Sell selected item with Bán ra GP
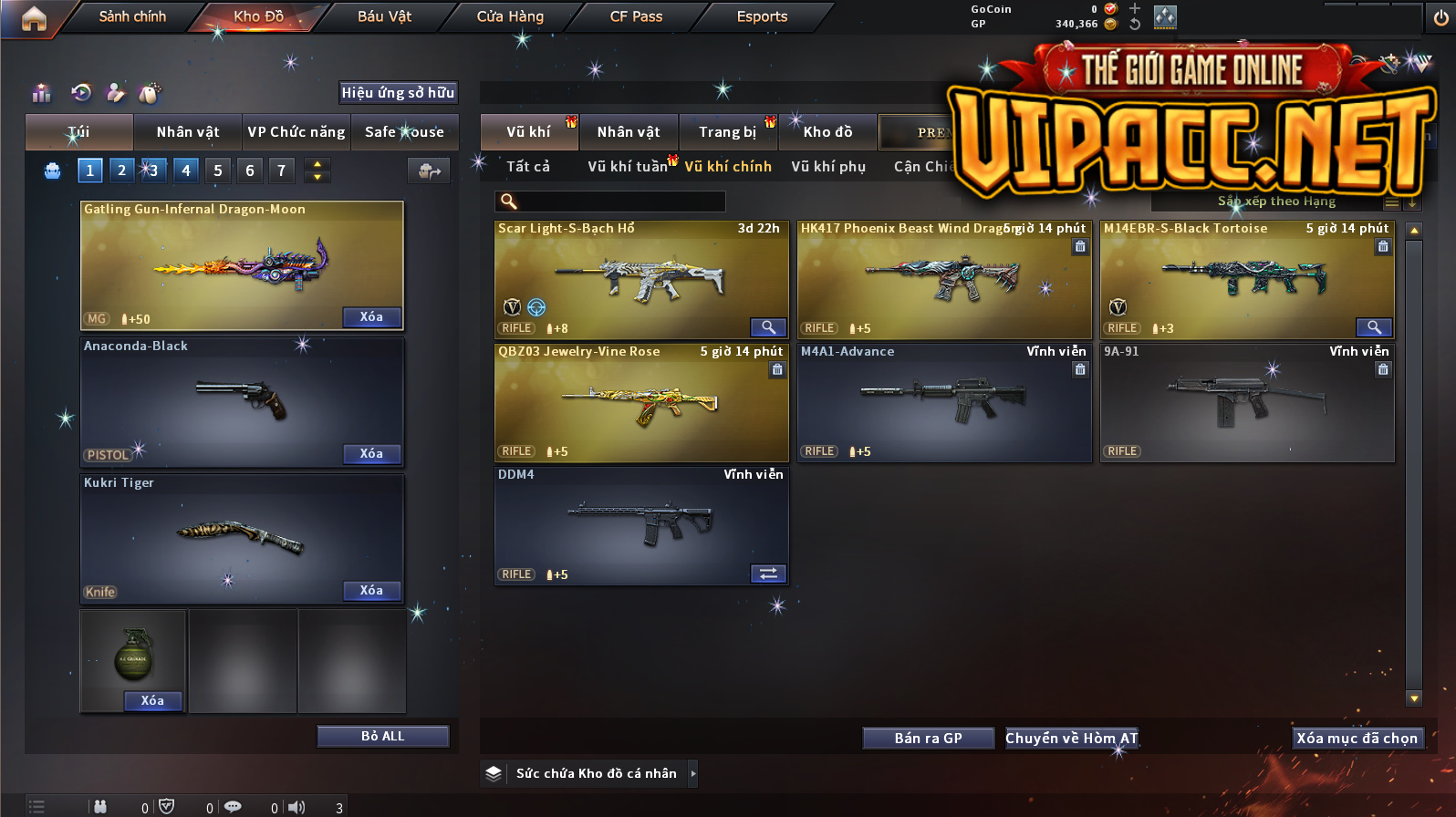1456x817 pixels. [928, 739]
